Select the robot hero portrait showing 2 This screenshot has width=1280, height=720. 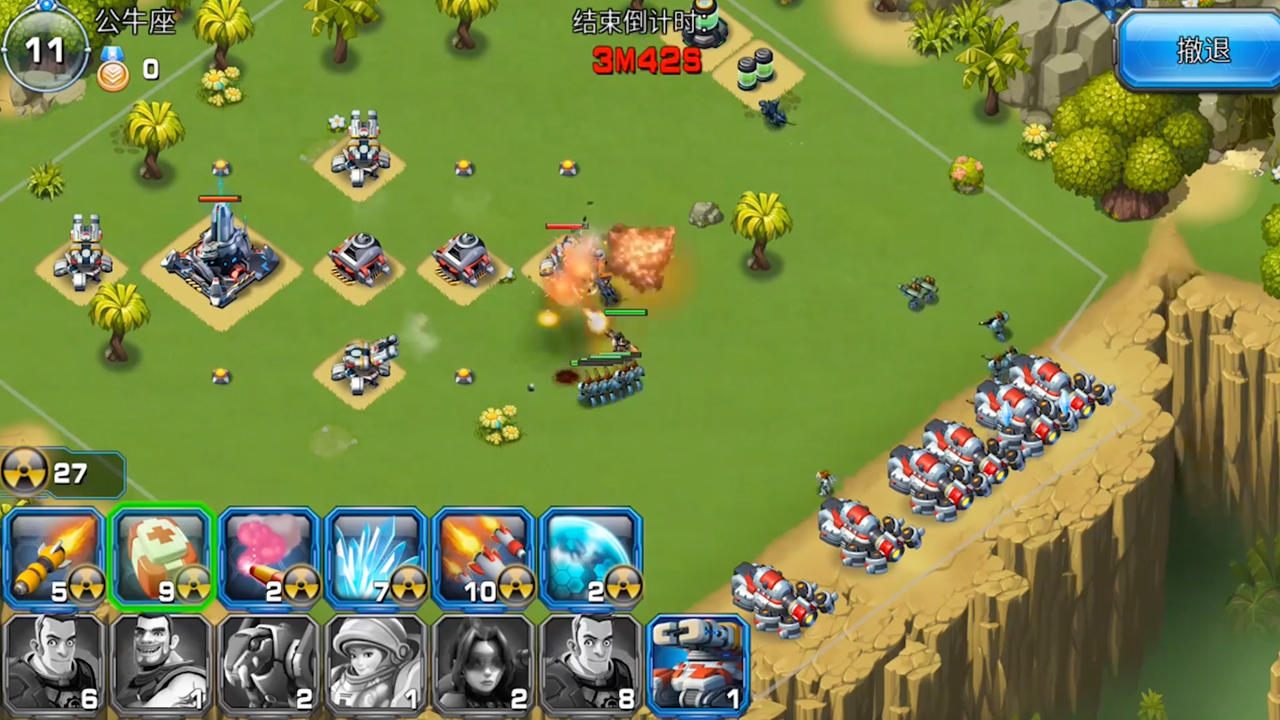[x=268, y=663]
